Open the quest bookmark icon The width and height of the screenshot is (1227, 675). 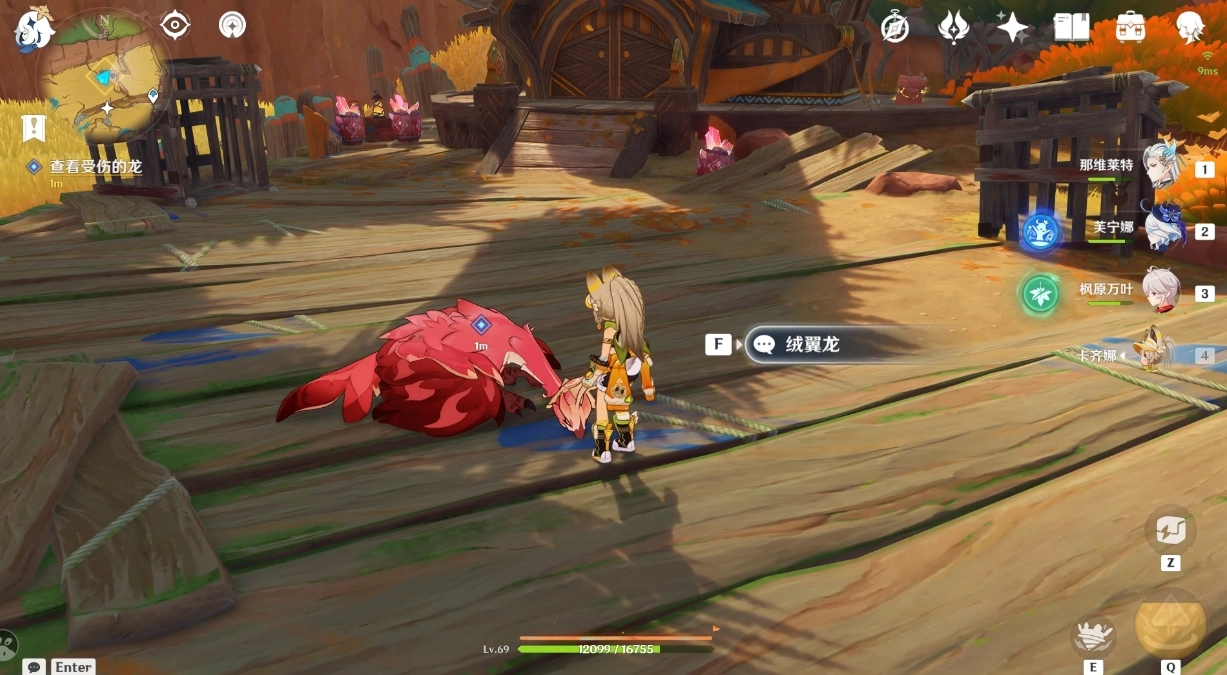click(34, 128)
